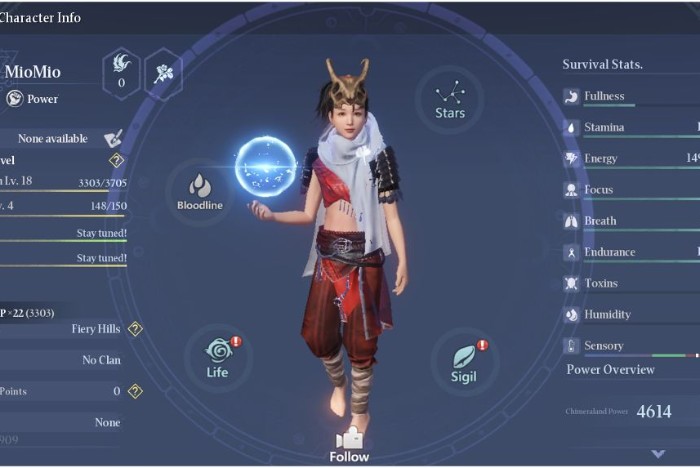Open the help icon in the Points row

coord(135,391)
